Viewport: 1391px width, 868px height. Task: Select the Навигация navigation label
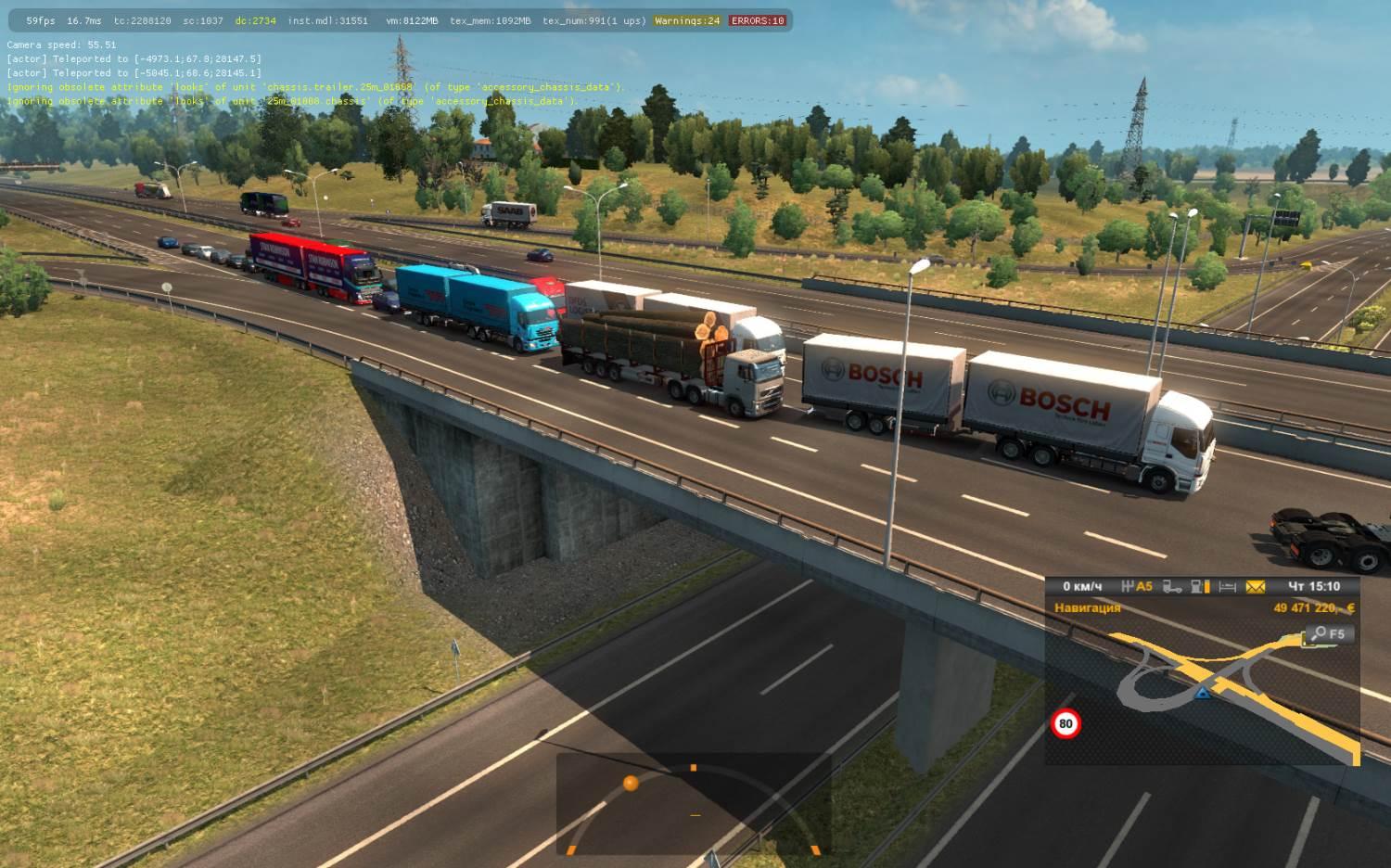[x=1087, y=608]
